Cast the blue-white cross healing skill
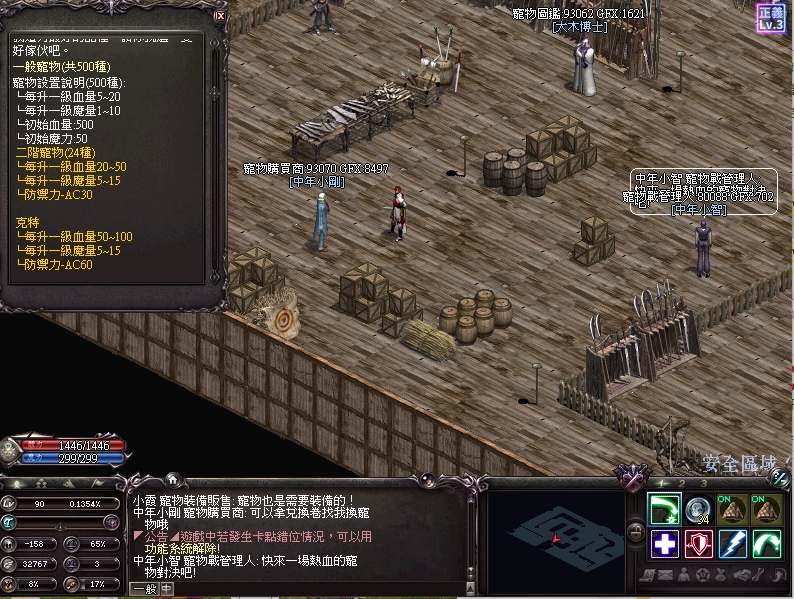Screen dimensions: 794x599 point(665,544)
